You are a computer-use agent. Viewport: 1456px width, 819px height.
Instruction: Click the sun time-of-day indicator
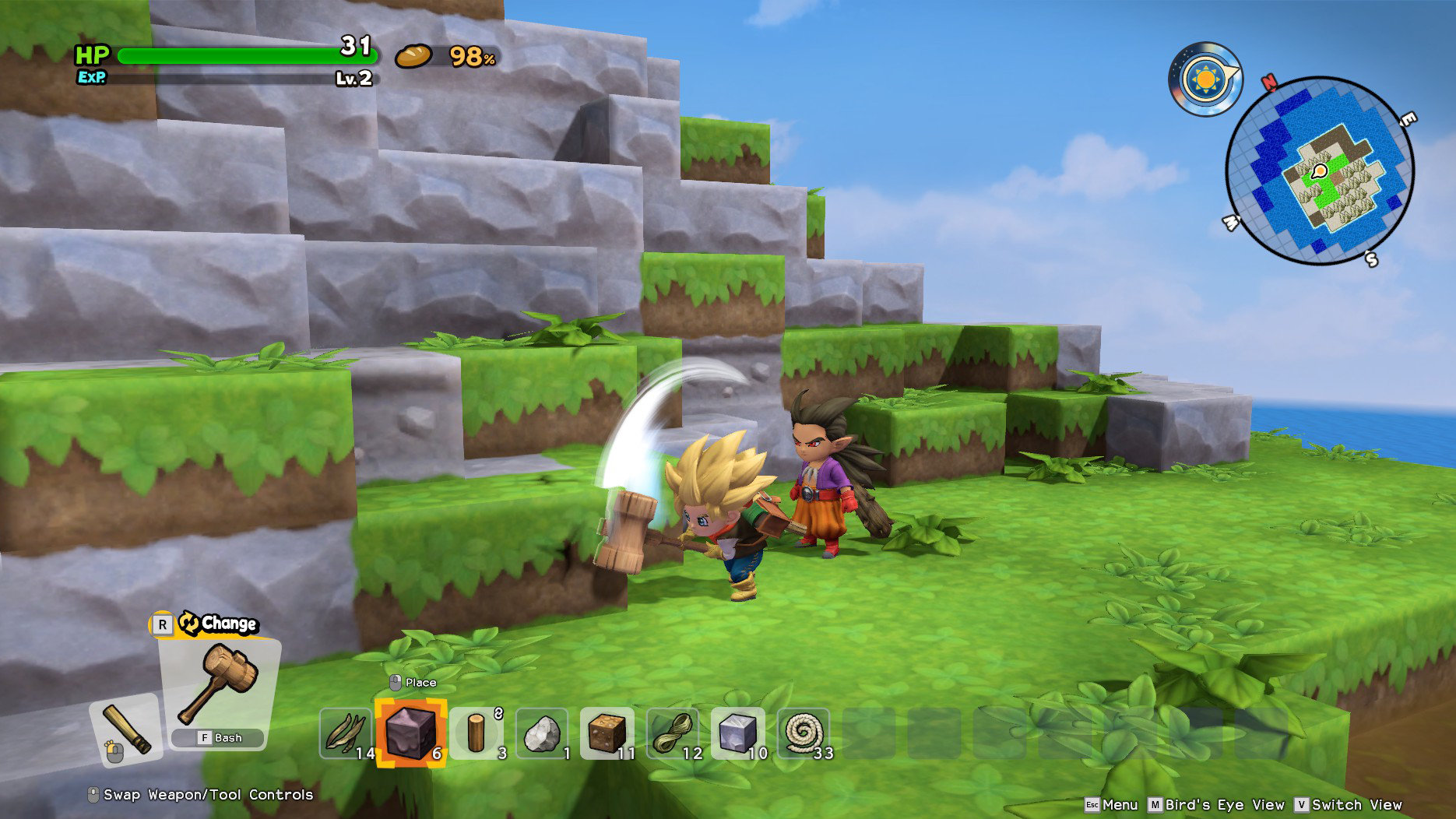pos(1205,79)
